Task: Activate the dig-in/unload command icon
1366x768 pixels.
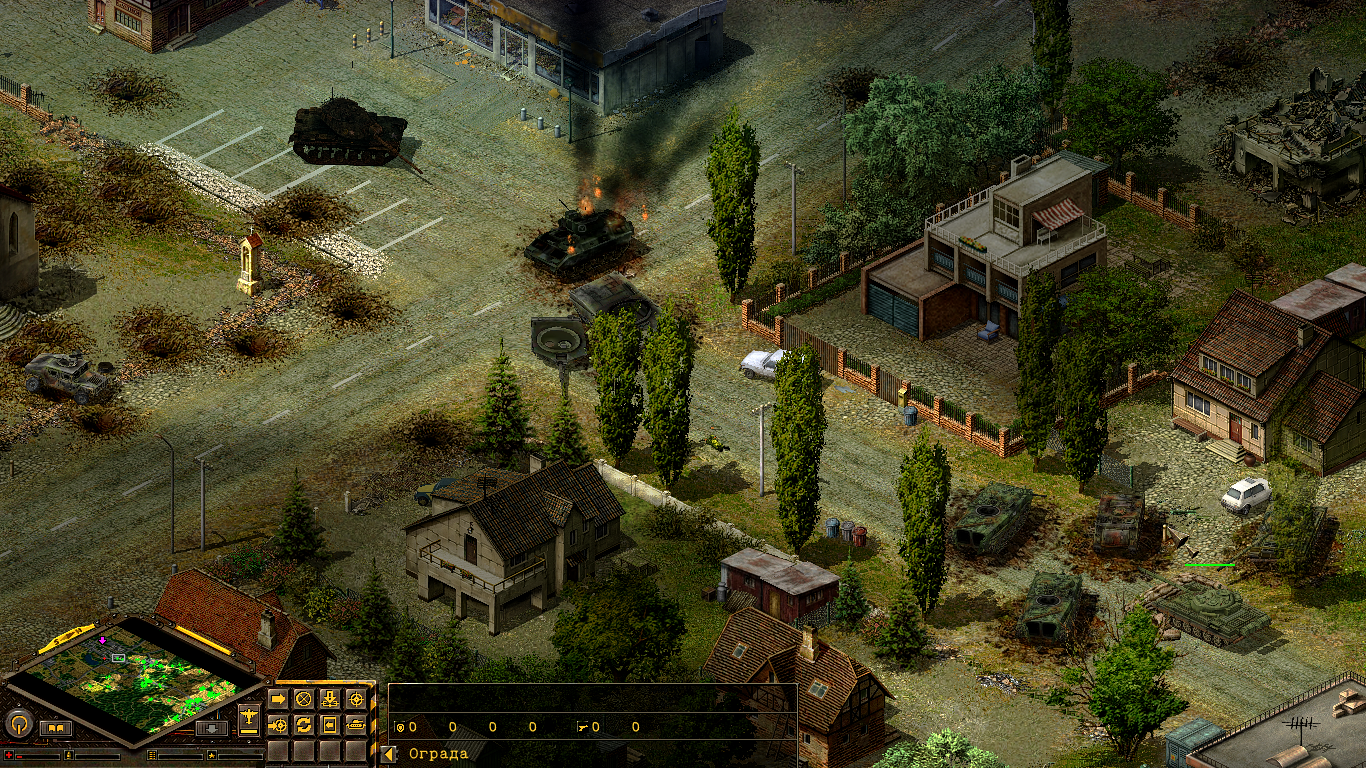Action: tap(330, 699)
